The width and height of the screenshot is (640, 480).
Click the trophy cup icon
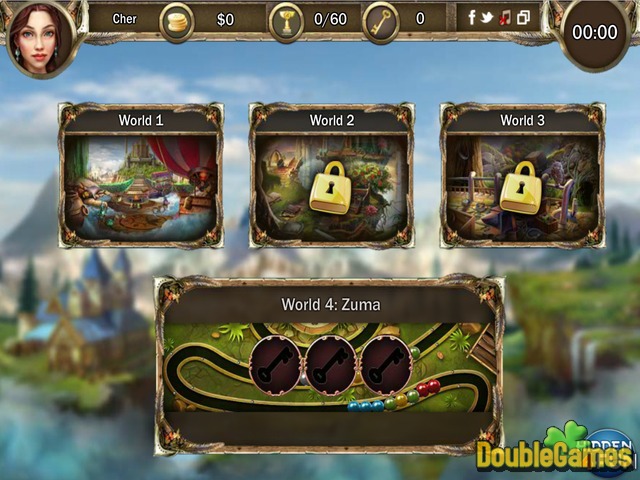pos(285,21)
